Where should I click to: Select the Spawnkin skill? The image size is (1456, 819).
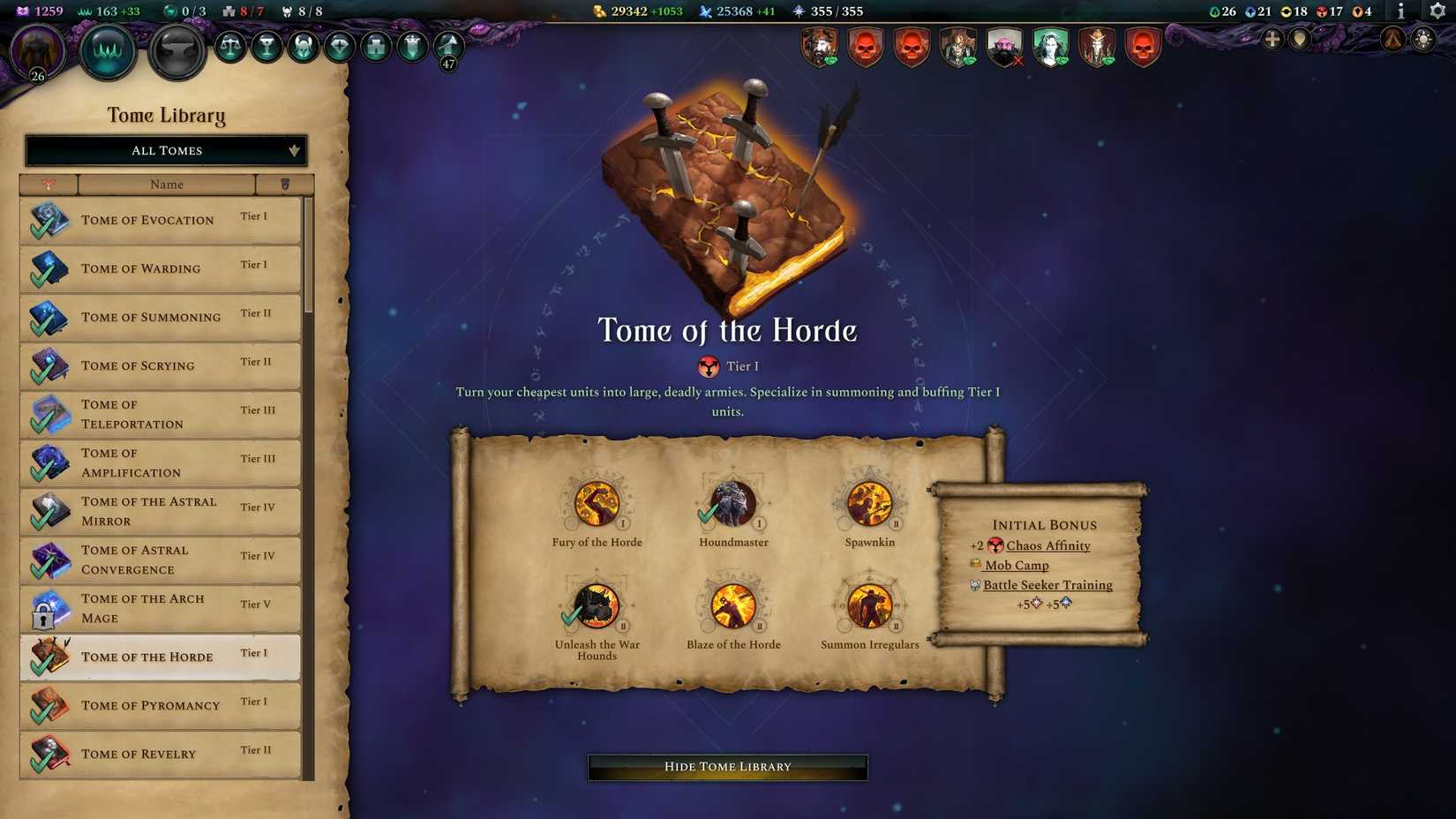point(869,505)
